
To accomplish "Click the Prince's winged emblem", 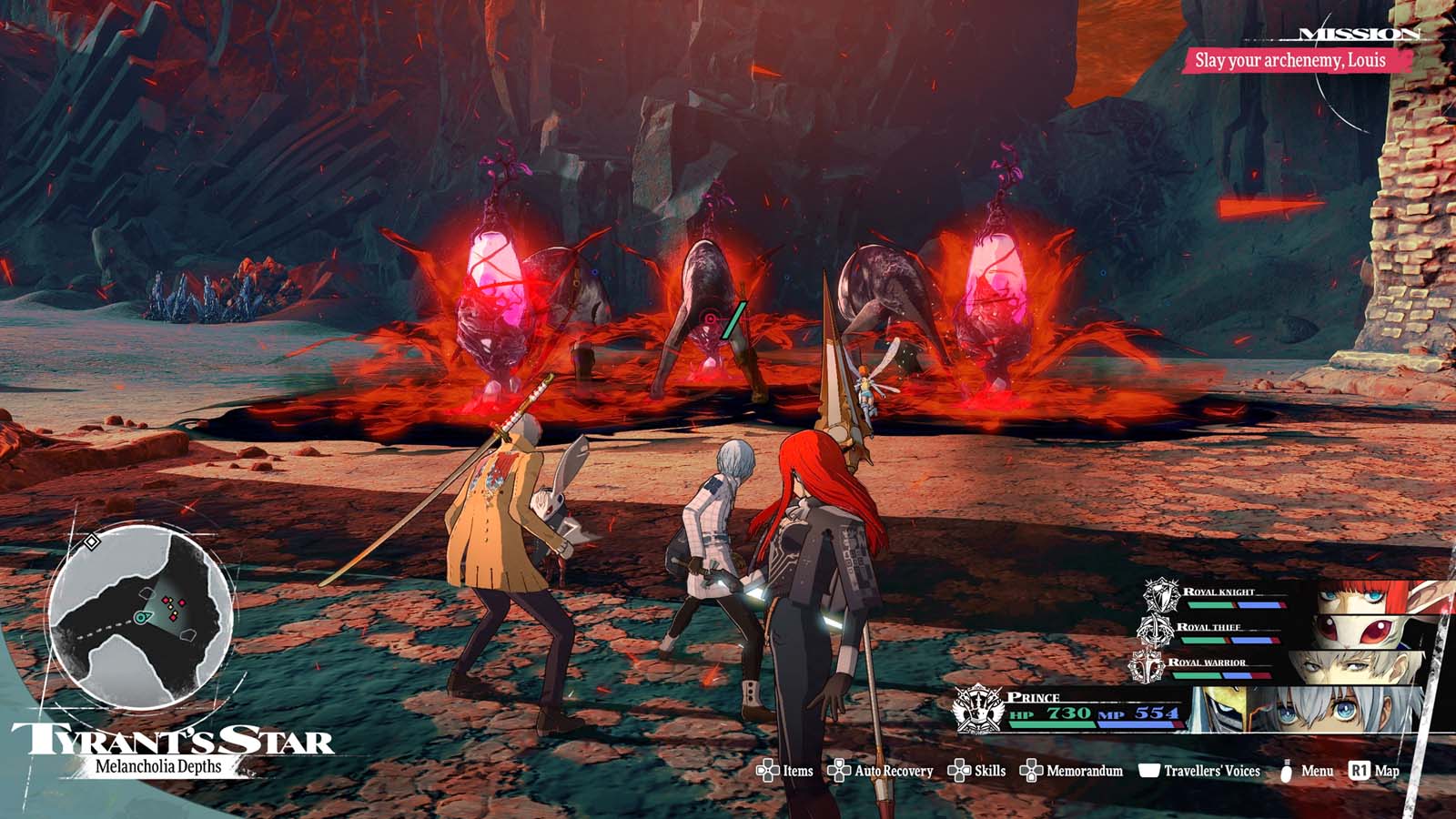I will coord(976,711).
